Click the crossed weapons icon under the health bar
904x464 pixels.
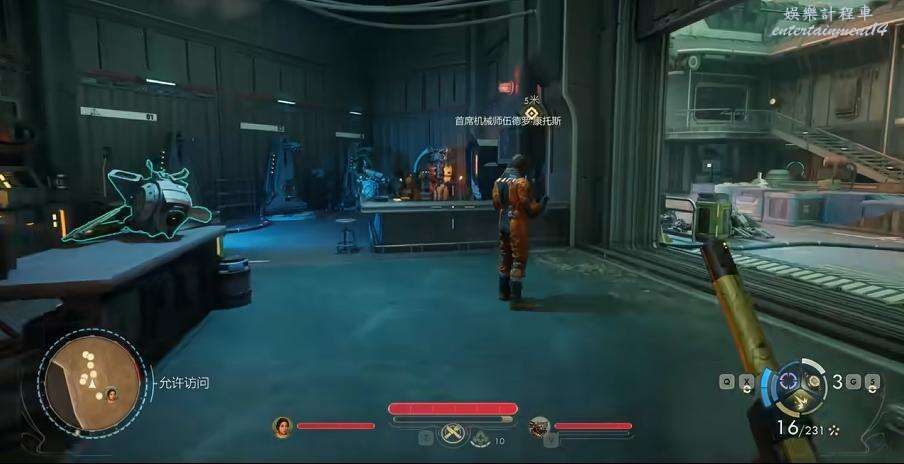(x=453, y=434)
